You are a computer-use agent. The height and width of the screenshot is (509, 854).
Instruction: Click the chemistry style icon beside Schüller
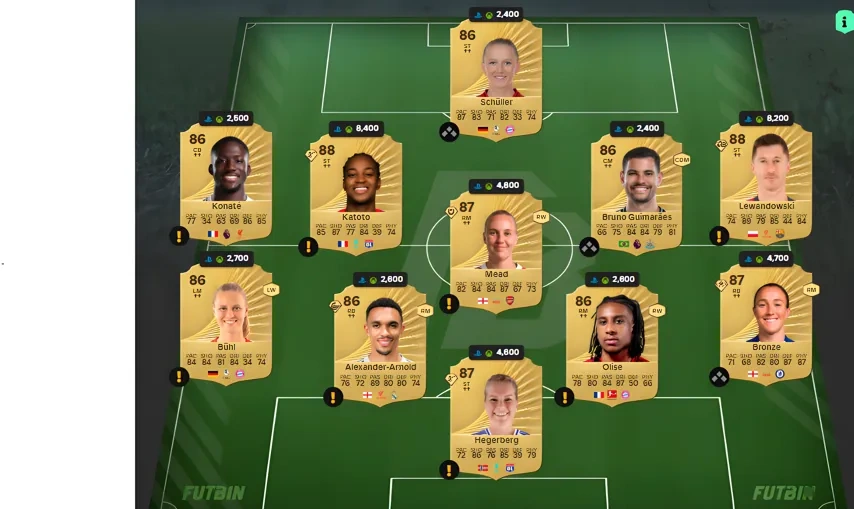pyautogui.click(x=449, y=131)
